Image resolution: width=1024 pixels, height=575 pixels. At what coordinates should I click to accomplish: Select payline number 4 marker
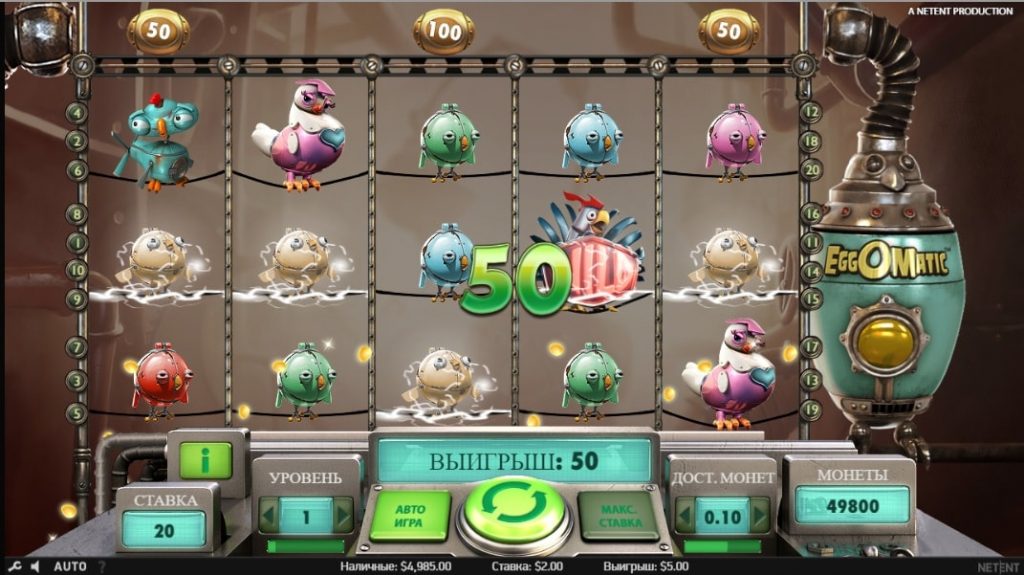pyautogui.click(x=76, y=113)
